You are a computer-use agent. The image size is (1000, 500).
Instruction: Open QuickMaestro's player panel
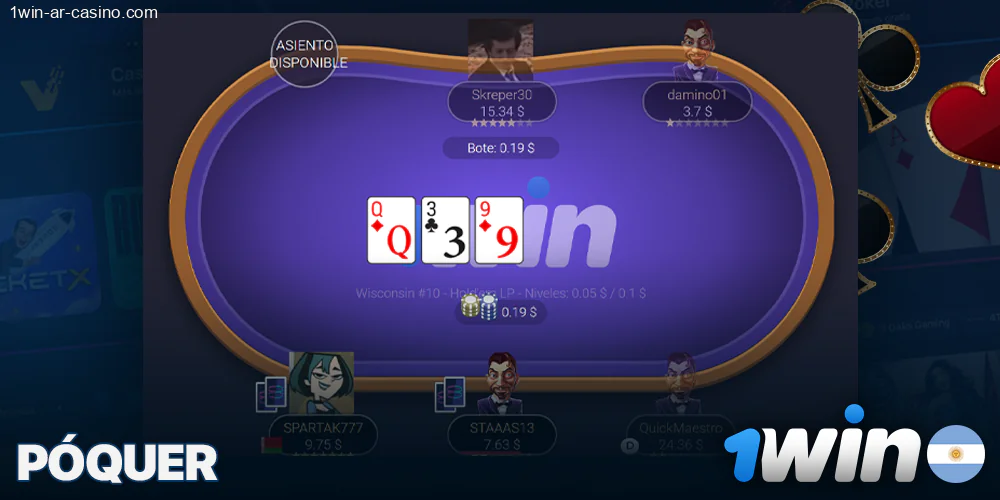[x=679, y=434]
